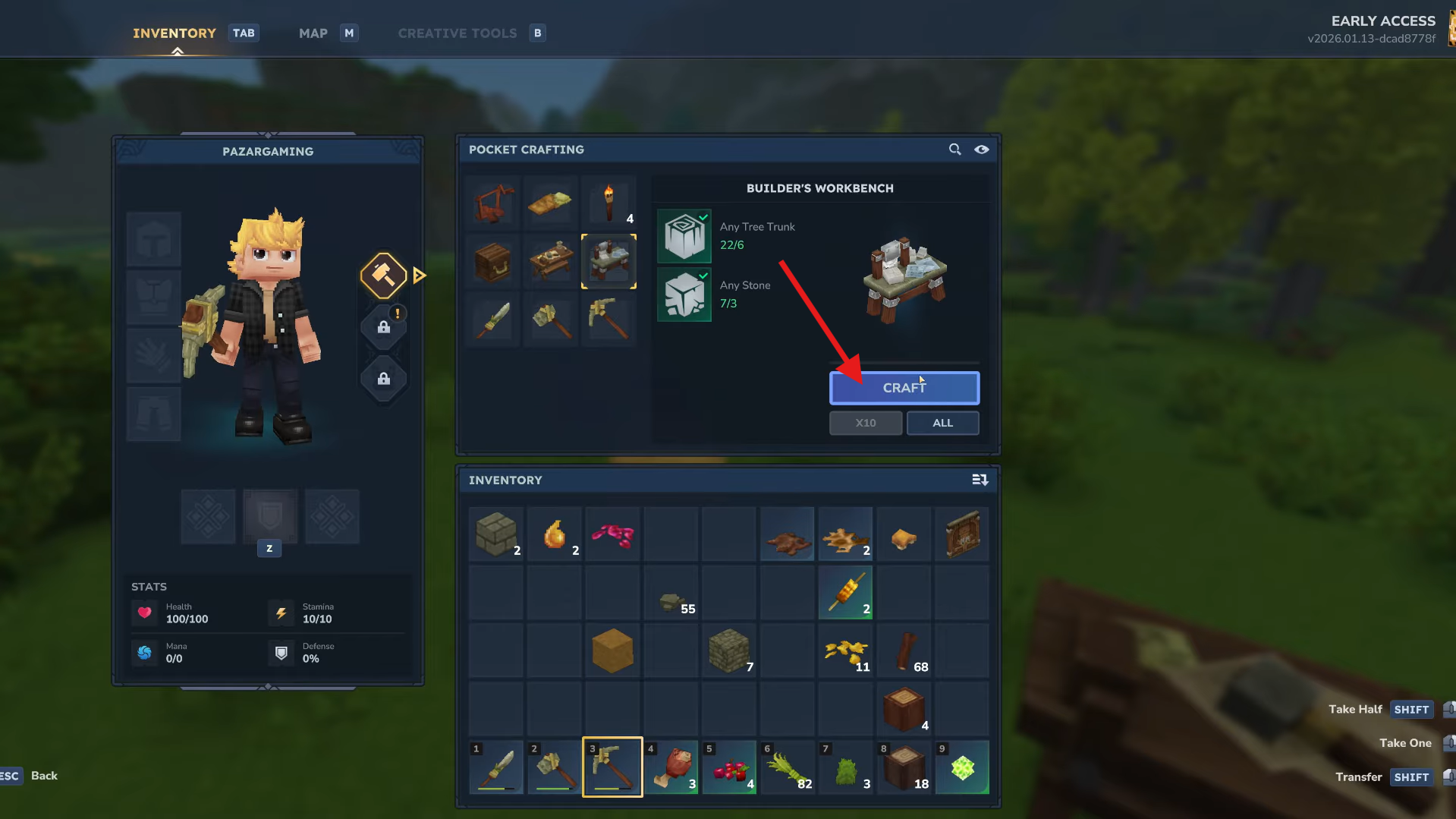Click the hammer crafting mode icon
The width and height of the screenshot is (1456, 819).
point(383,276)
